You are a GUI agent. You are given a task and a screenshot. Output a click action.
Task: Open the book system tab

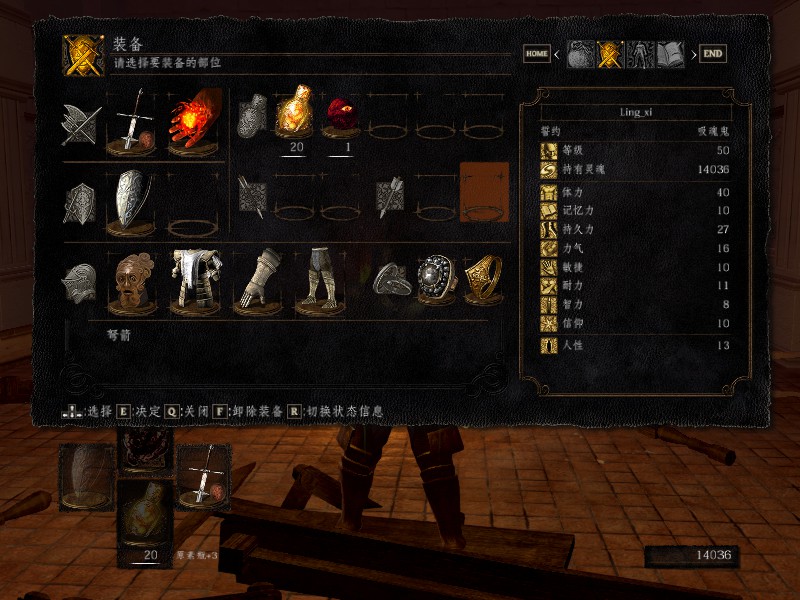pos(670,54)
